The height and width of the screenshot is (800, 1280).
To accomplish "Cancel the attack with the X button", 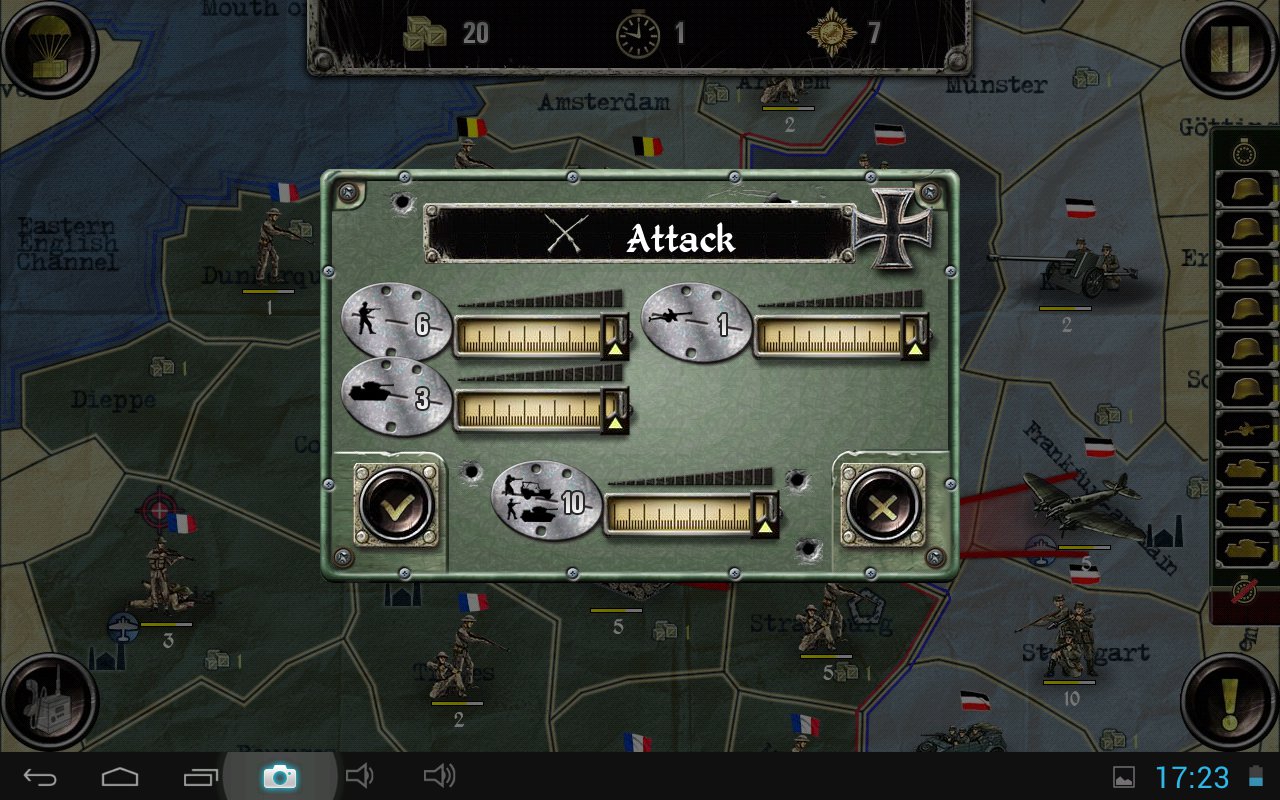I will pyautogui.click(x=882, y=507).
